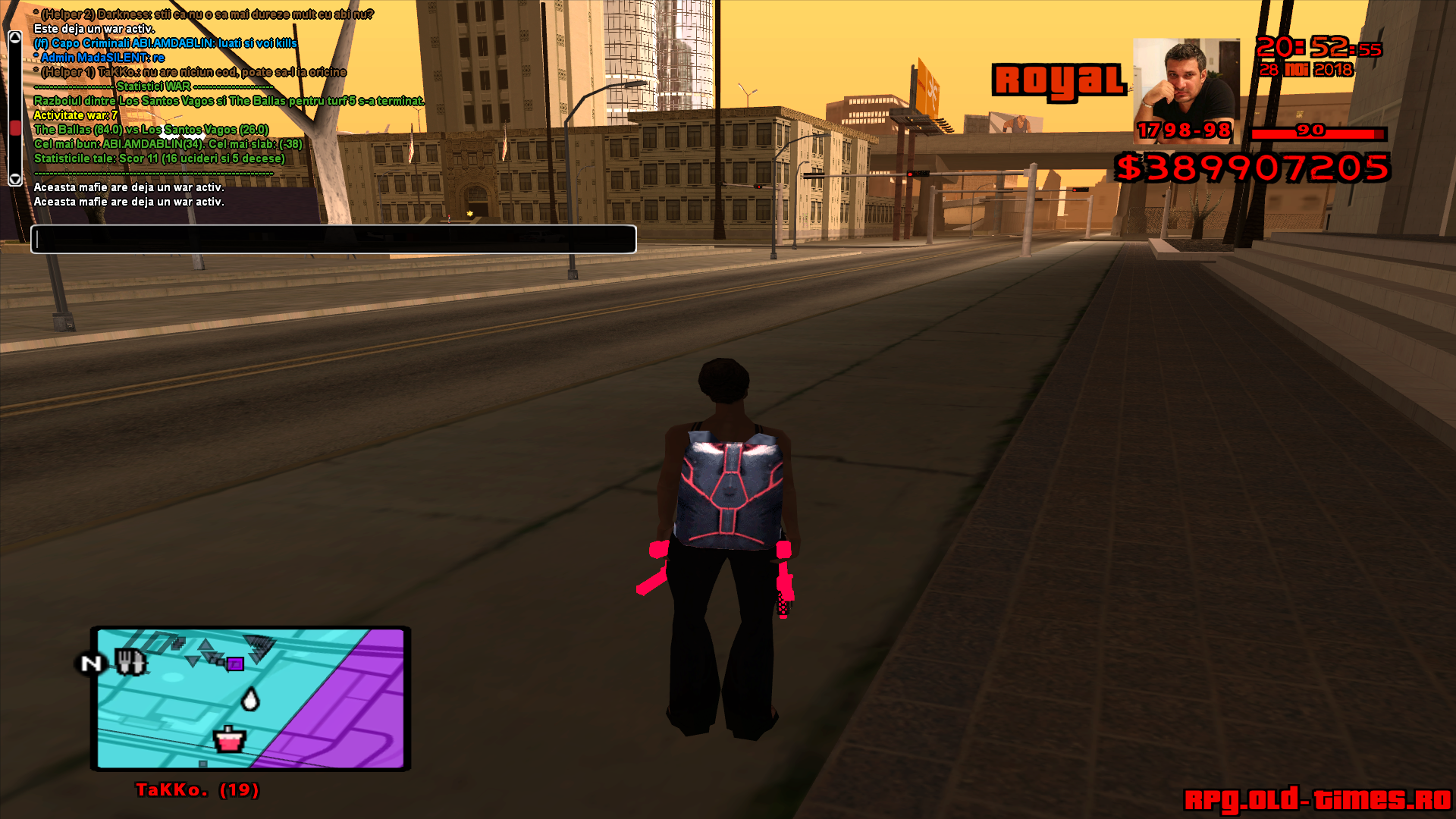Select the fork and knife restaurant marker
This screenshot has height=819, width=1456.
click(130, 662)
